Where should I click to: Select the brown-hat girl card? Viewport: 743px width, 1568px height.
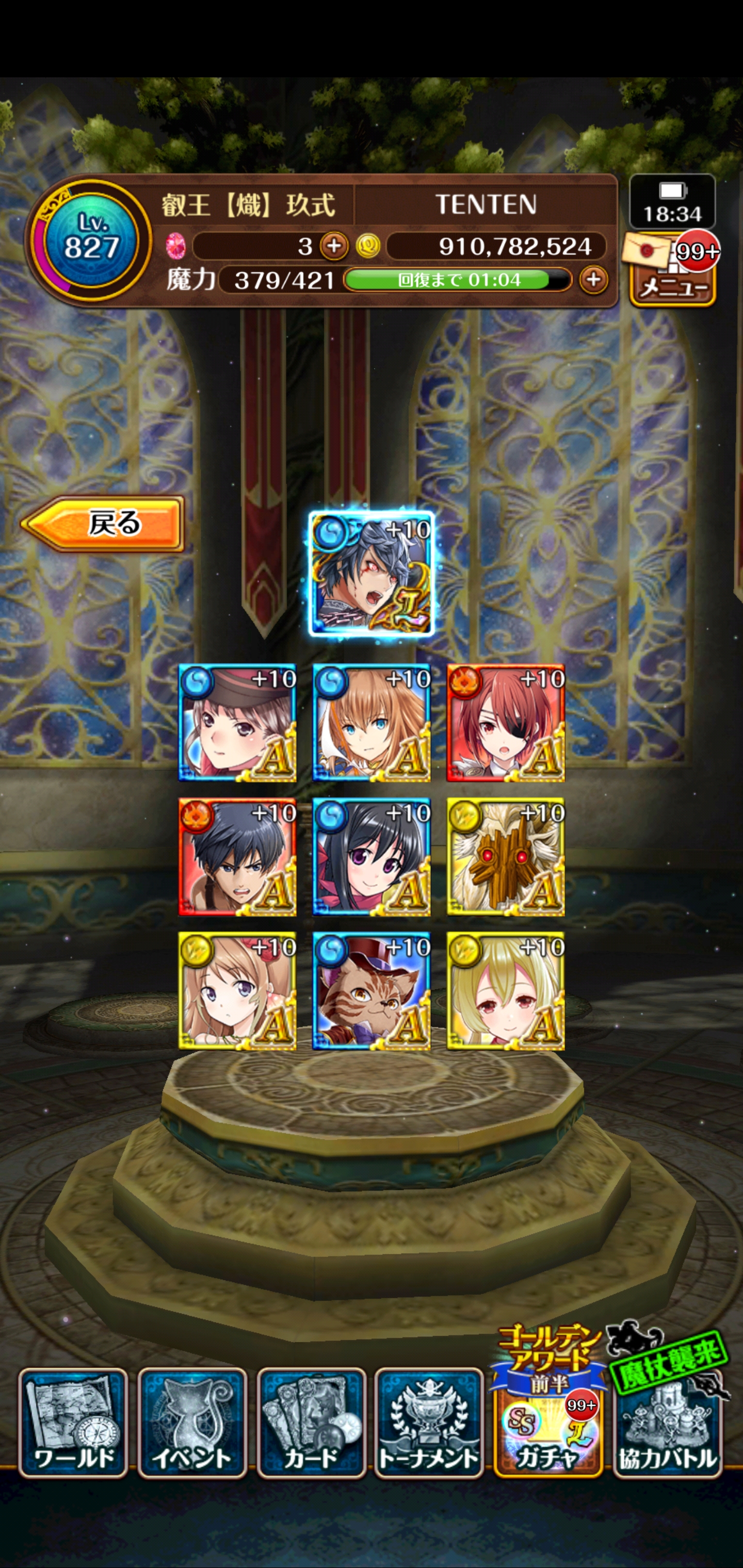(x=237, y=723)
